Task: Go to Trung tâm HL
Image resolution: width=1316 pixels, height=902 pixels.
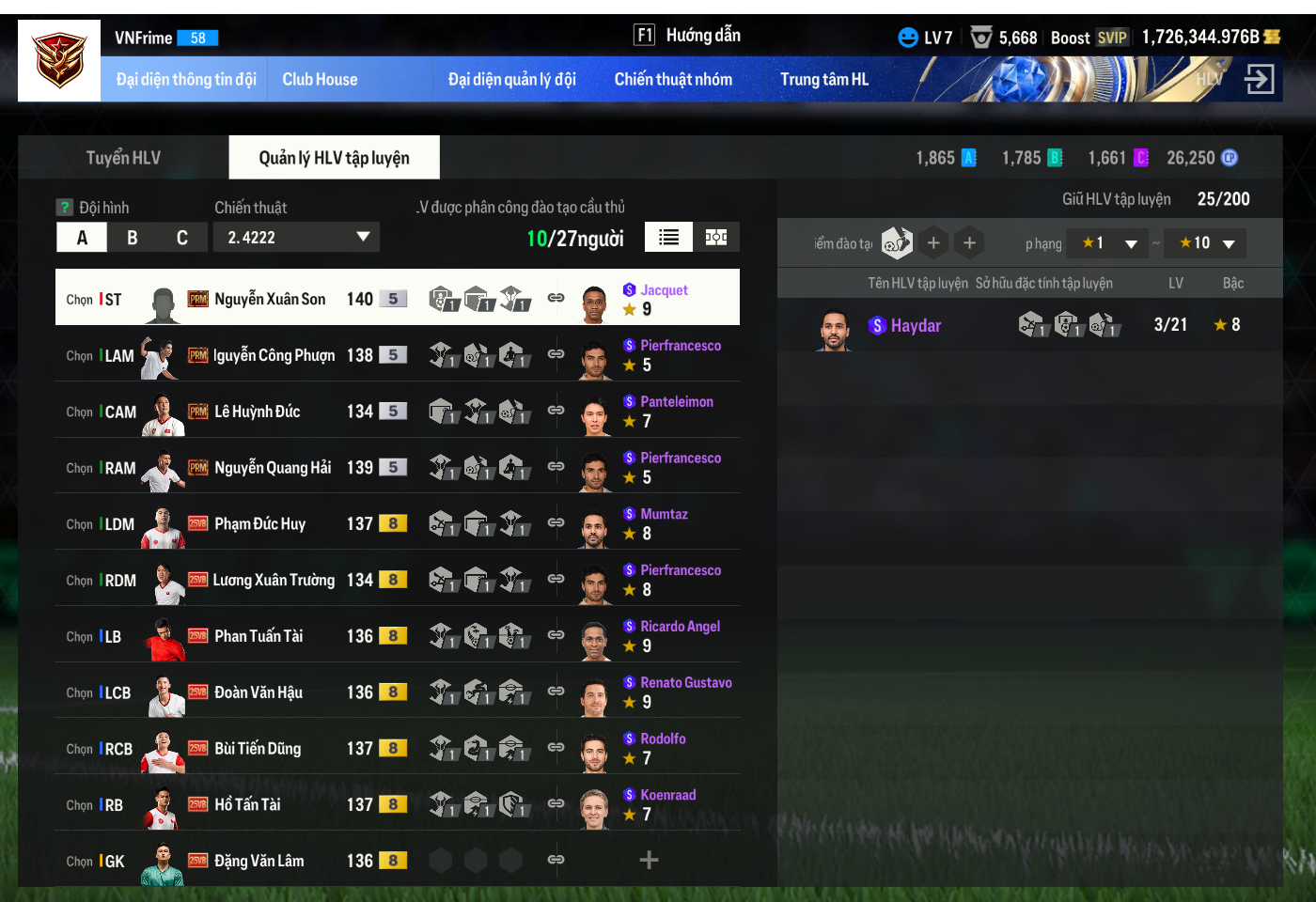Action: pos(823,80)
